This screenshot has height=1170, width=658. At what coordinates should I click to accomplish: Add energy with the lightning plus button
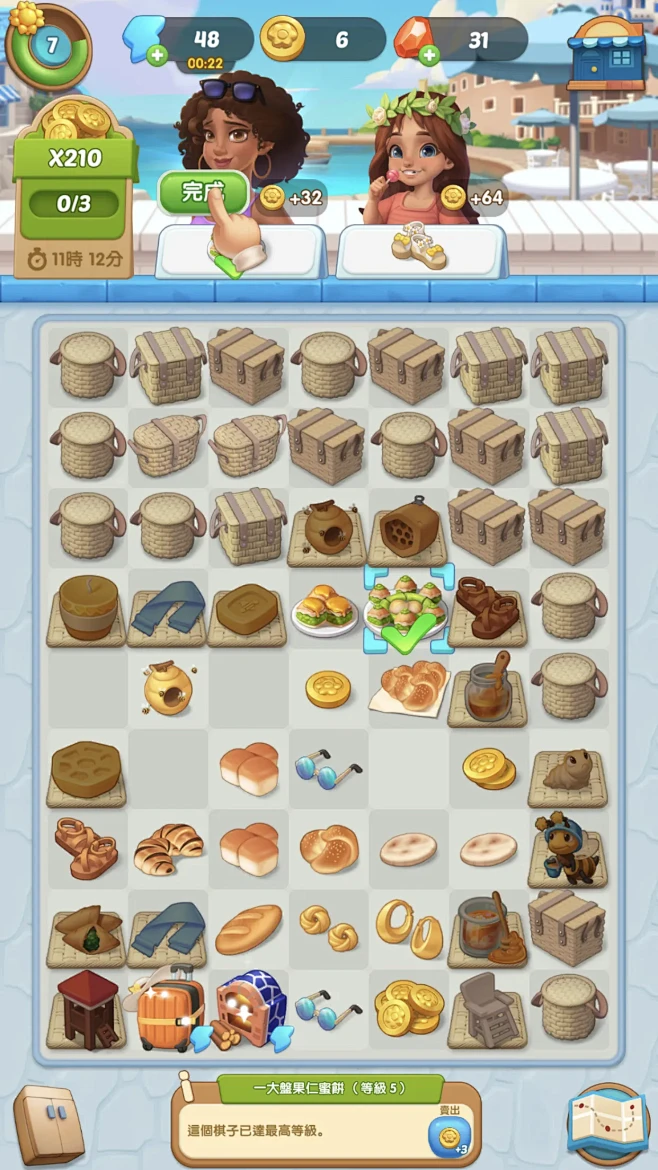coord(157,55)
